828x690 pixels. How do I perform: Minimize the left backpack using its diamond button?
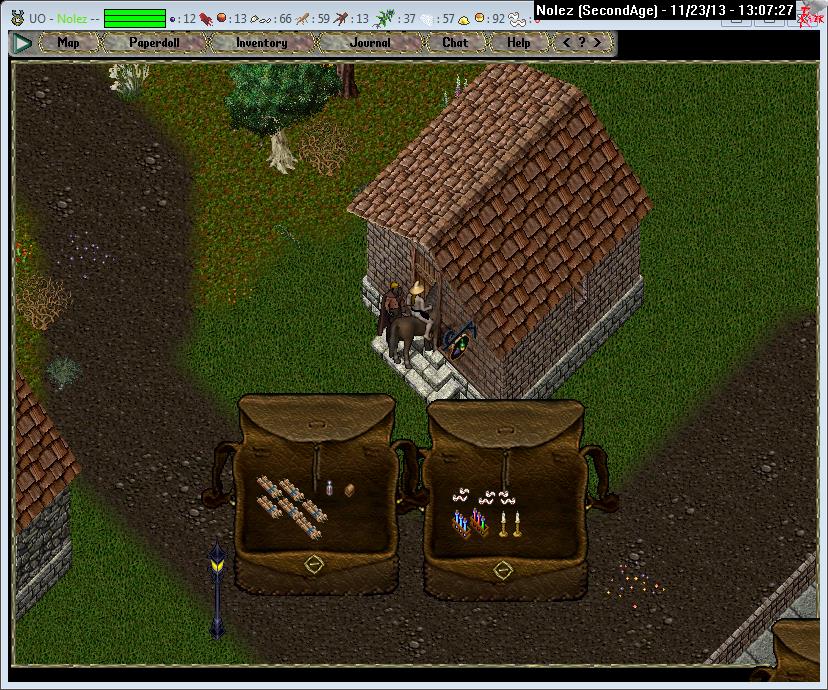[x=313, y=565]
